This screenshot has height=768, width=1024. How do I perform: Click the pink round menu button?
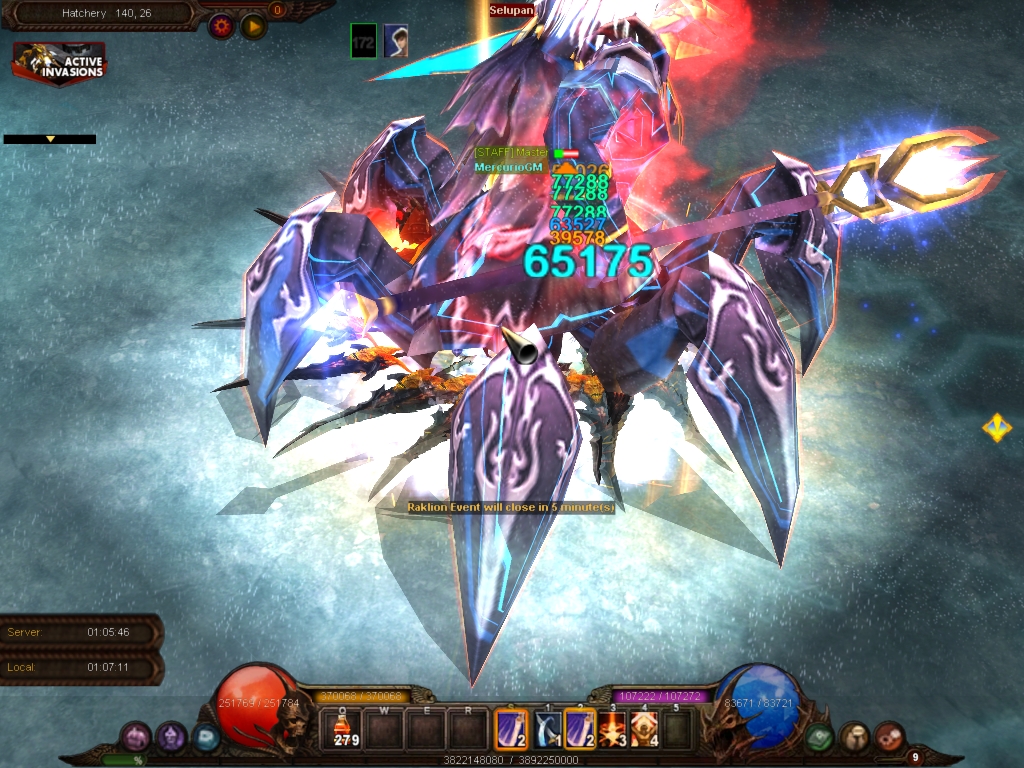135,738
